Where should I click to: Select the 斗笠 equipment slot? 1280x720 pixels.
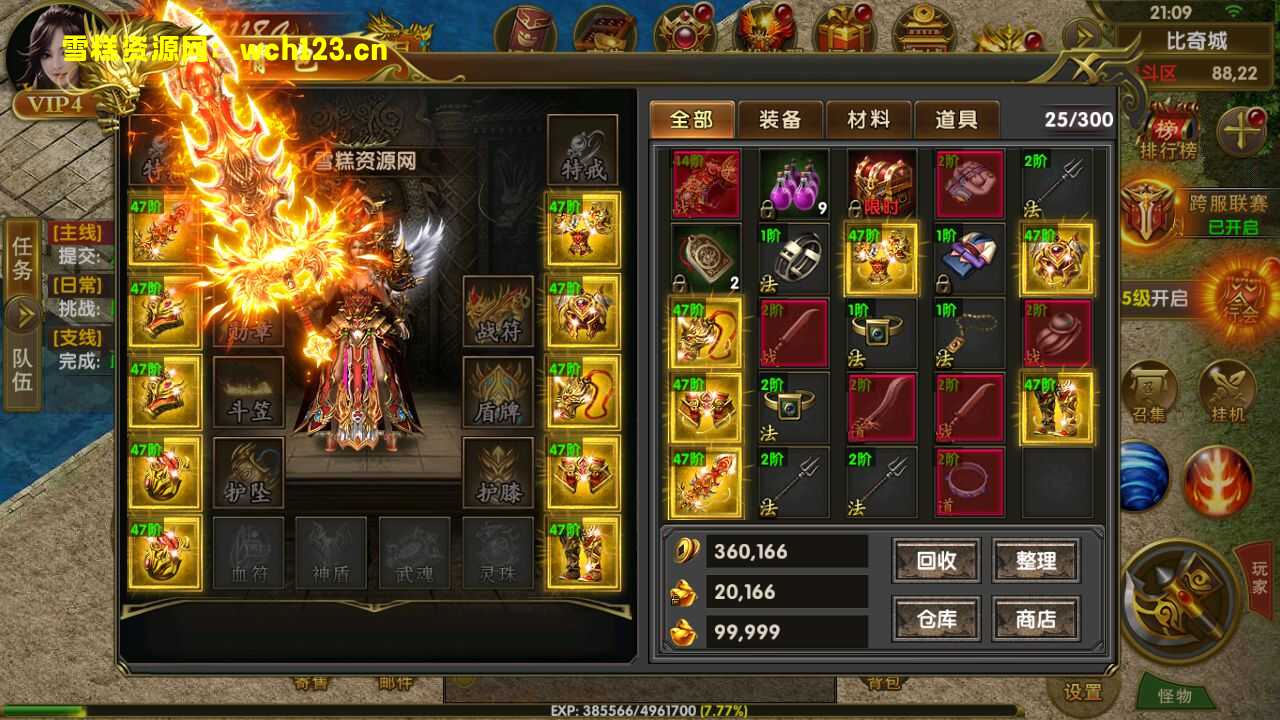click(x=248, y=392)
